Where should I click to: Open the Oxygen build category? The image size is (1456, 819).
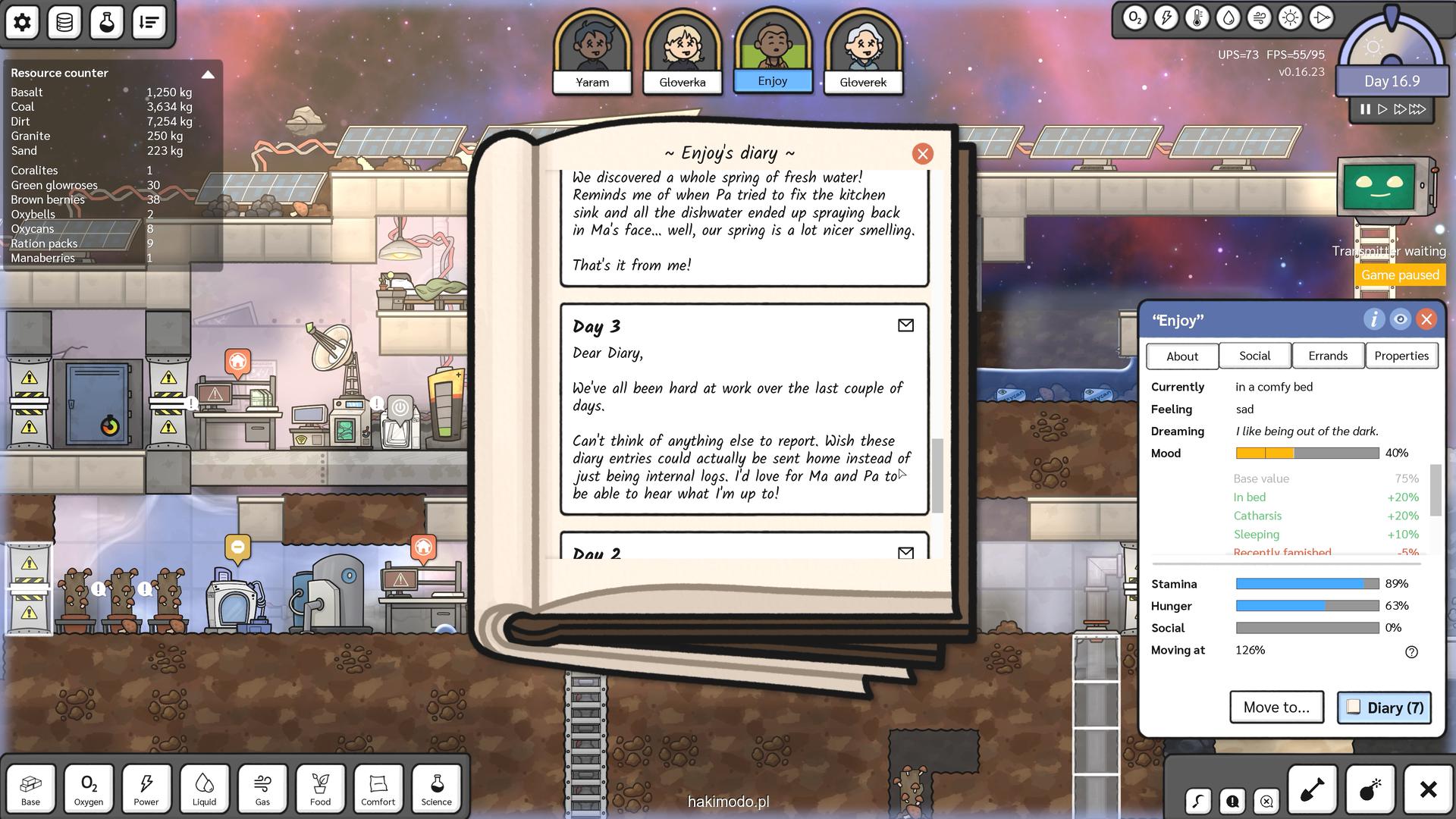coord(89,789)
